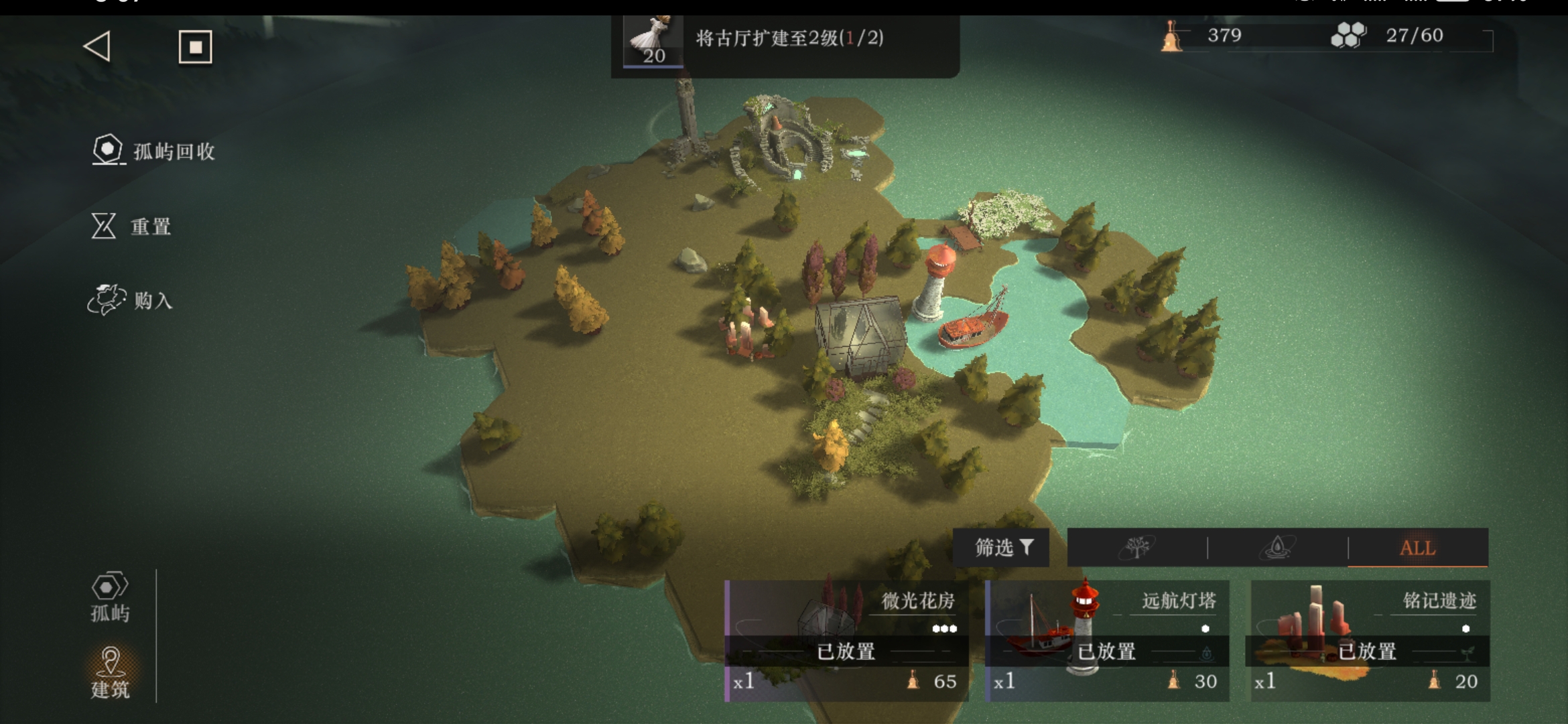Show the water drop category filter tab
The width and height of the screenshot is (1568, 724).
(1277, 548)
